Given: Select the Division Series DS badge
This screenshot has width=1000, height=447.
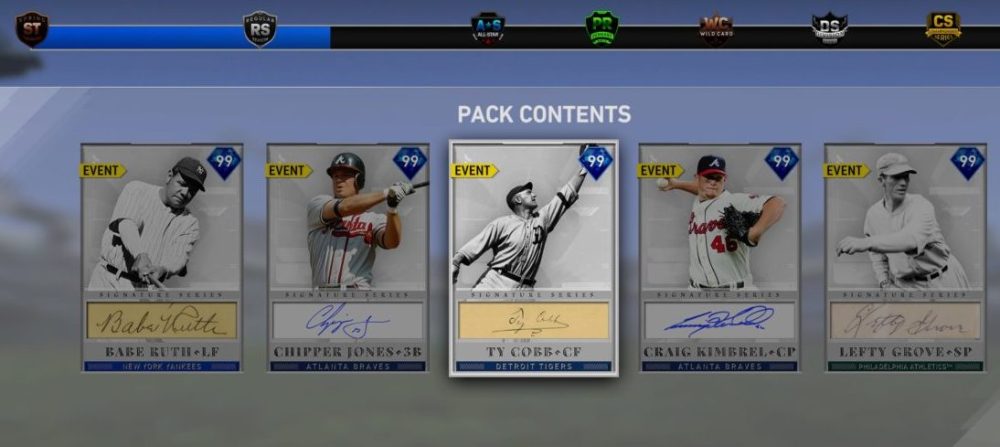Looking at the screenshot, I should tap(830, 28).
